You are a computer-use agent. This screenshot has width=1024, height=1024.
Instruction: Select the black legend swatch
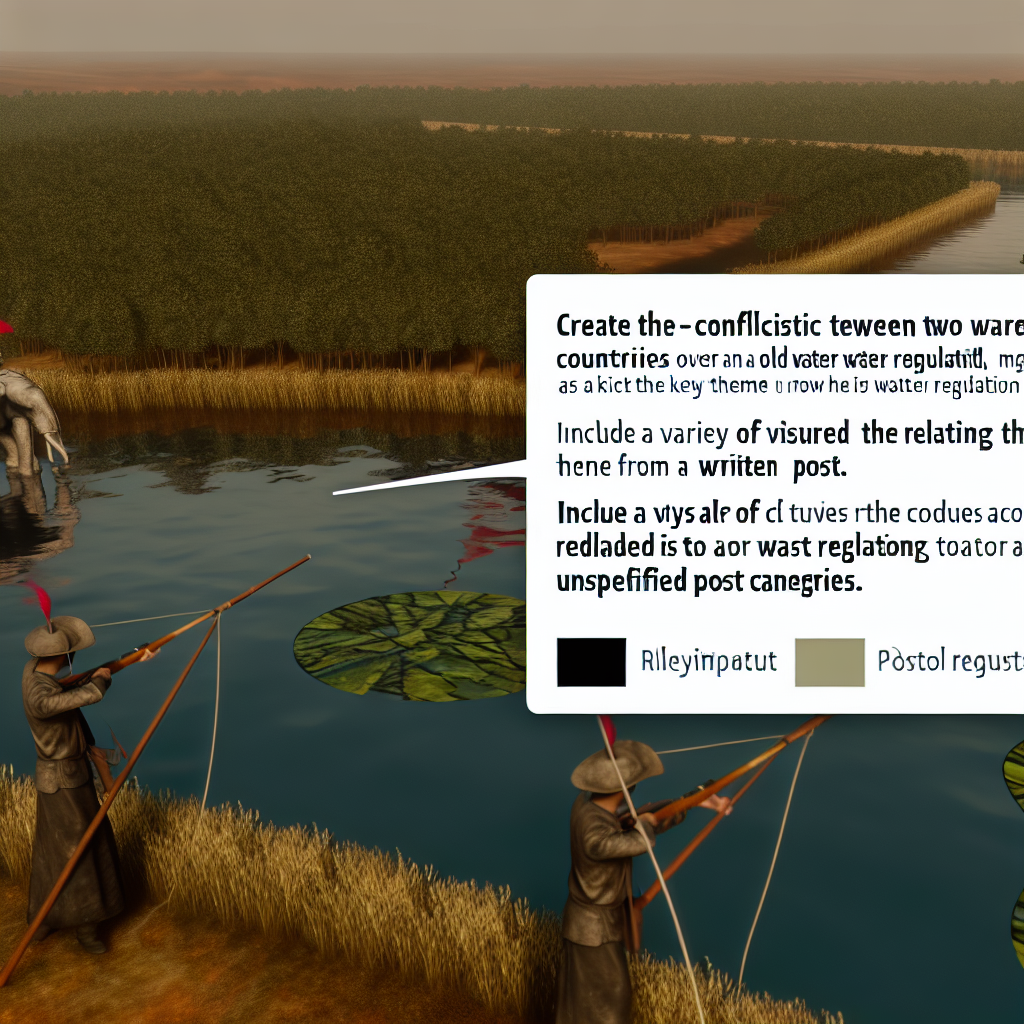(x=591, y=662)
